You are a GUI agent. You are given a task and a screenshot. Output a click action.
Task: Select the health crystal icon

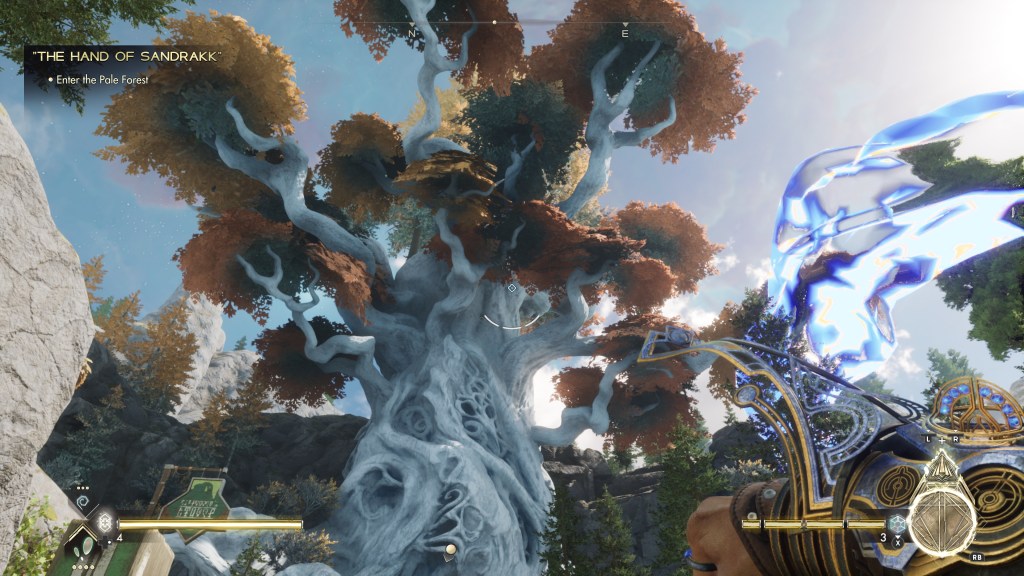pyautogui.click(x=105, y=522)
